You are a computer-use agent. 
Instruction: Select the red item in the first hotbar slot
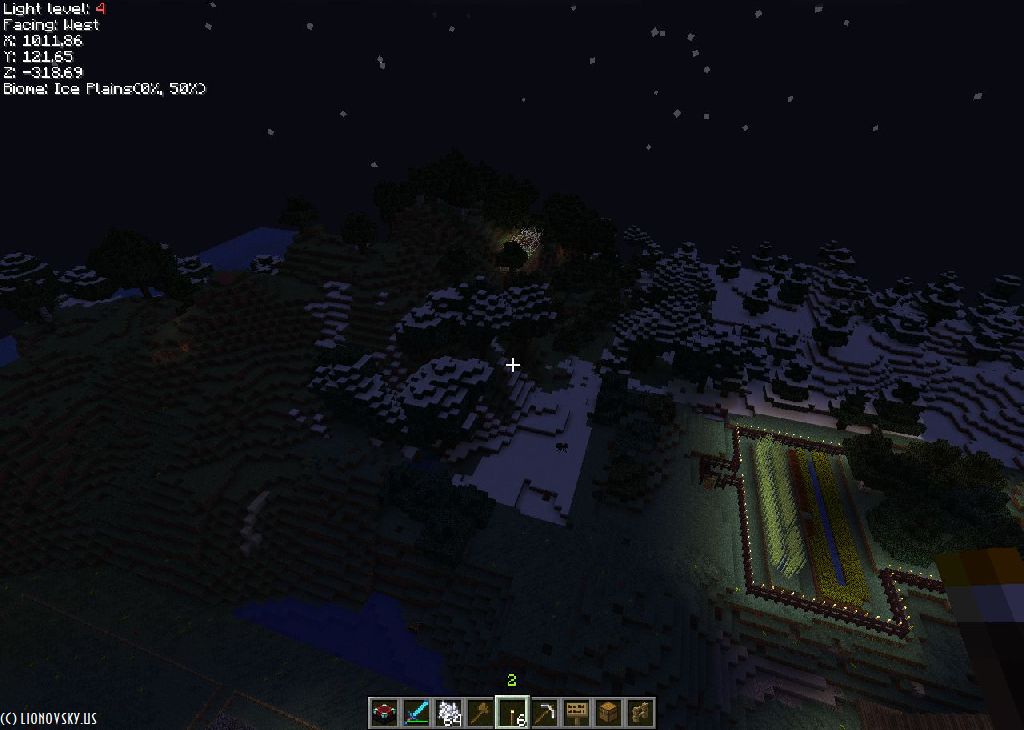(383, 712)
